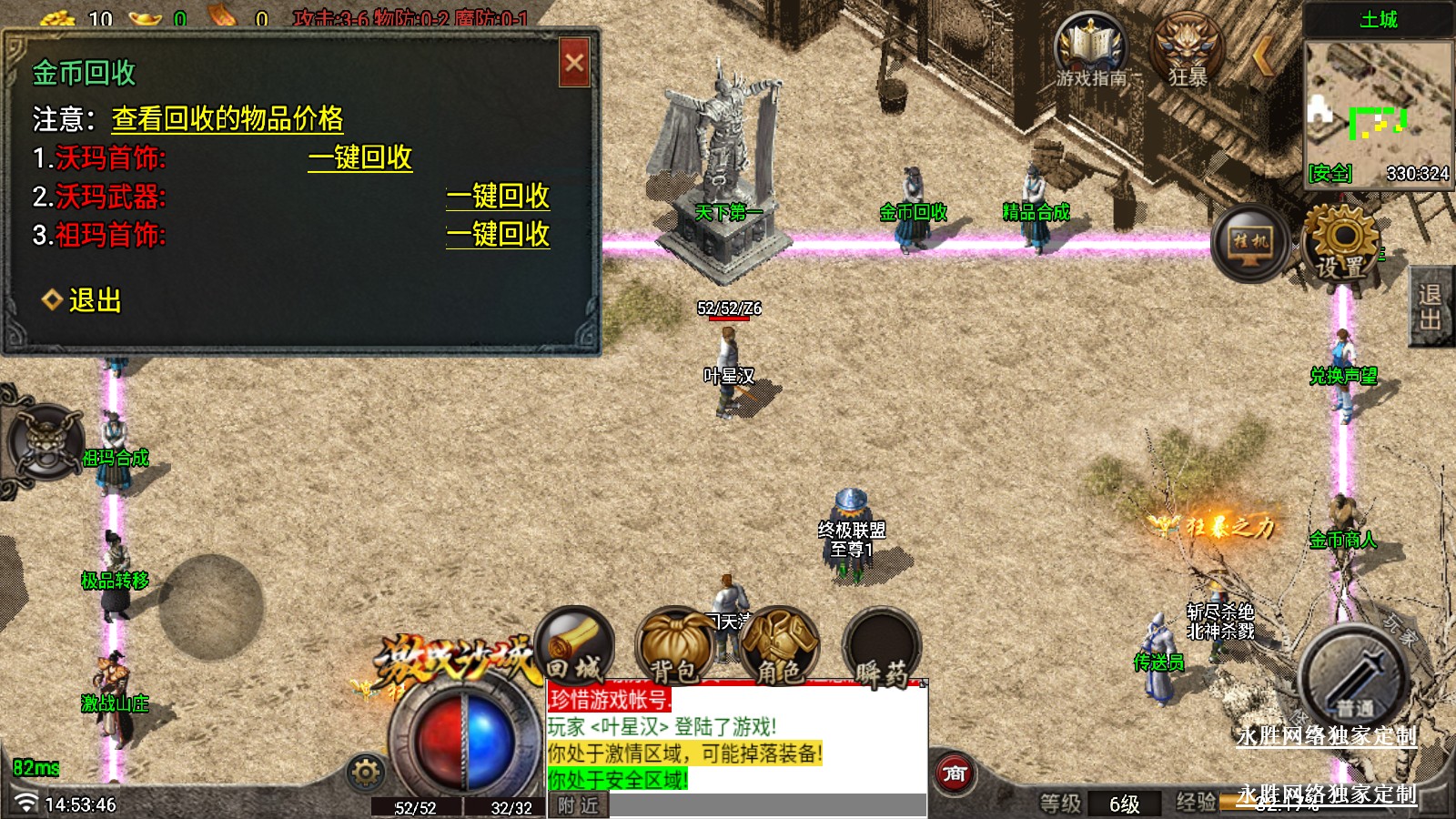Open the 挂机 auto-play button
1456x819 pixels.
tap(1249, 243)
